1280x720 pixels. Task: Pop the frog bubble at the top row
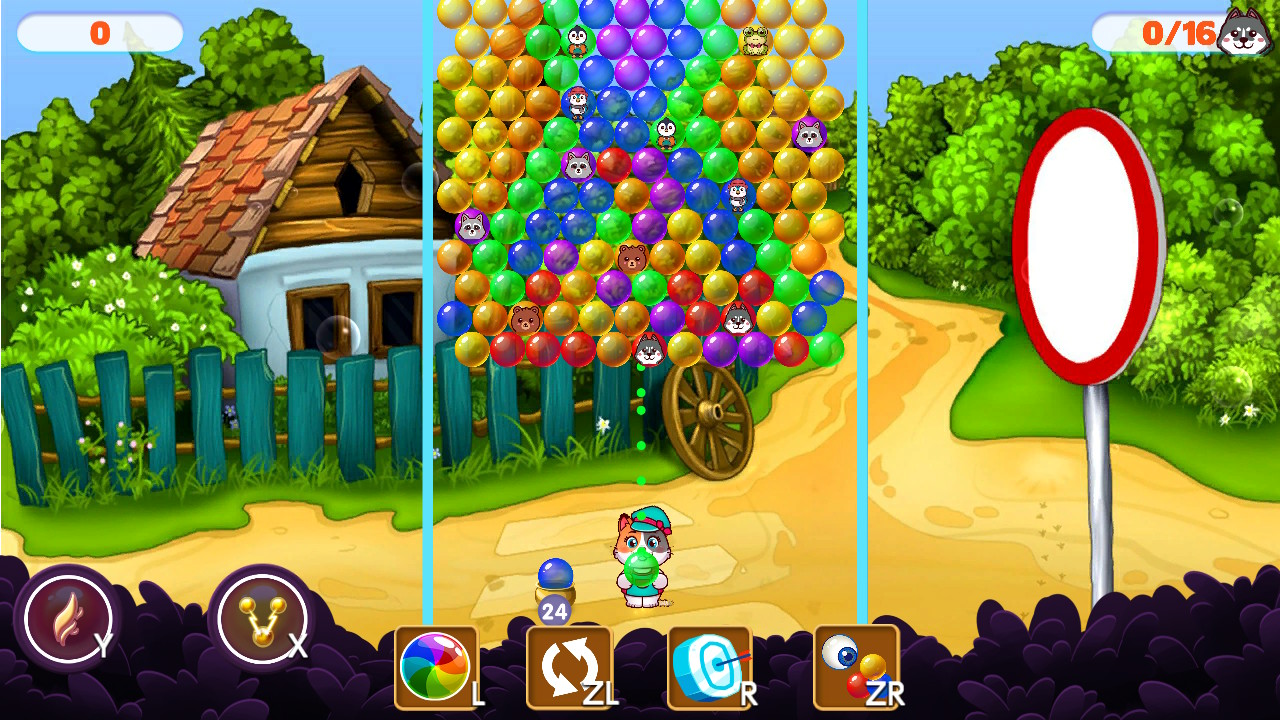pos(753,42)
